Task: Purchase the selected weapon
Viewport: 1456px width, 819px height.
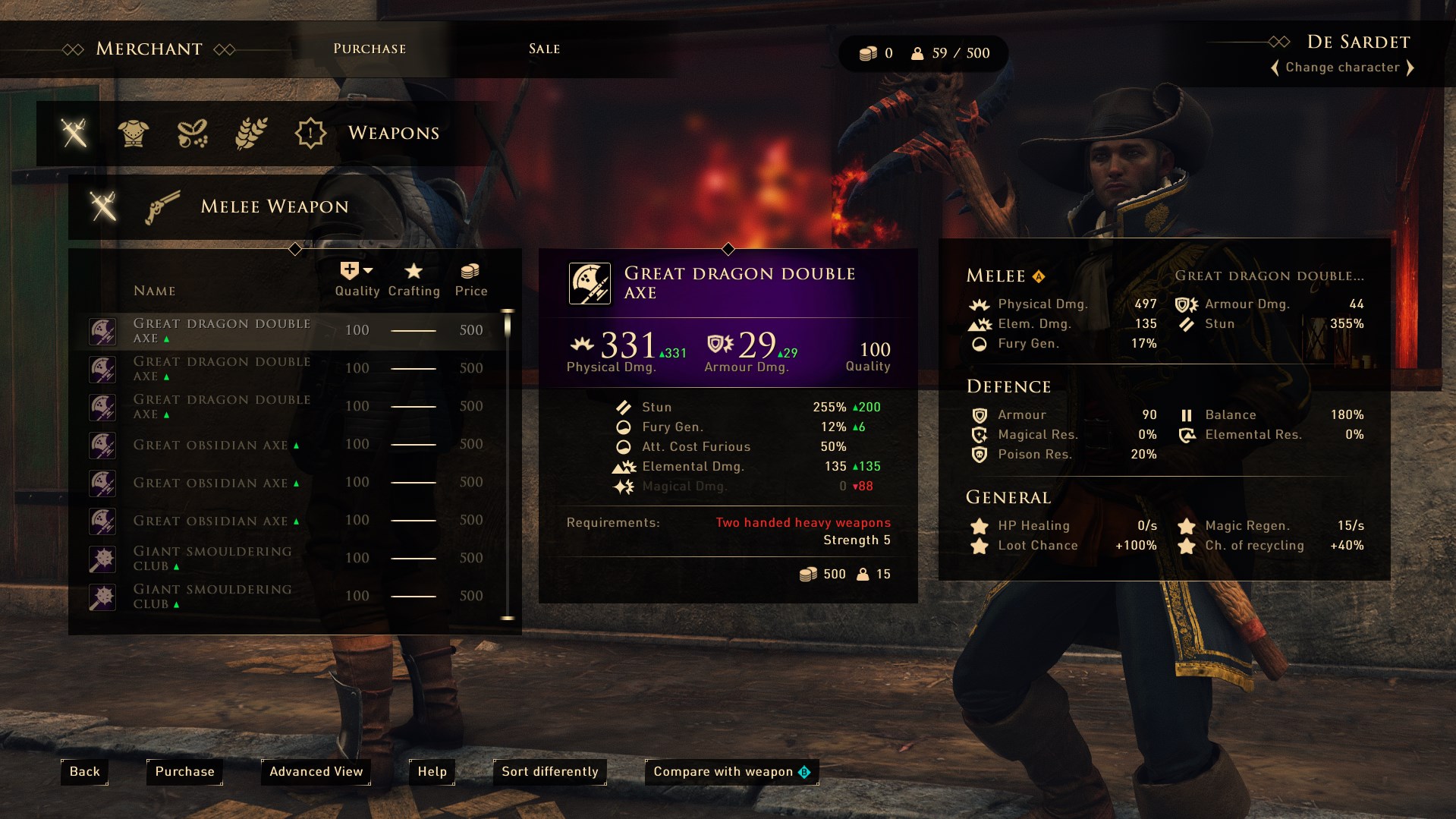Action: click(x=184, y=772)
